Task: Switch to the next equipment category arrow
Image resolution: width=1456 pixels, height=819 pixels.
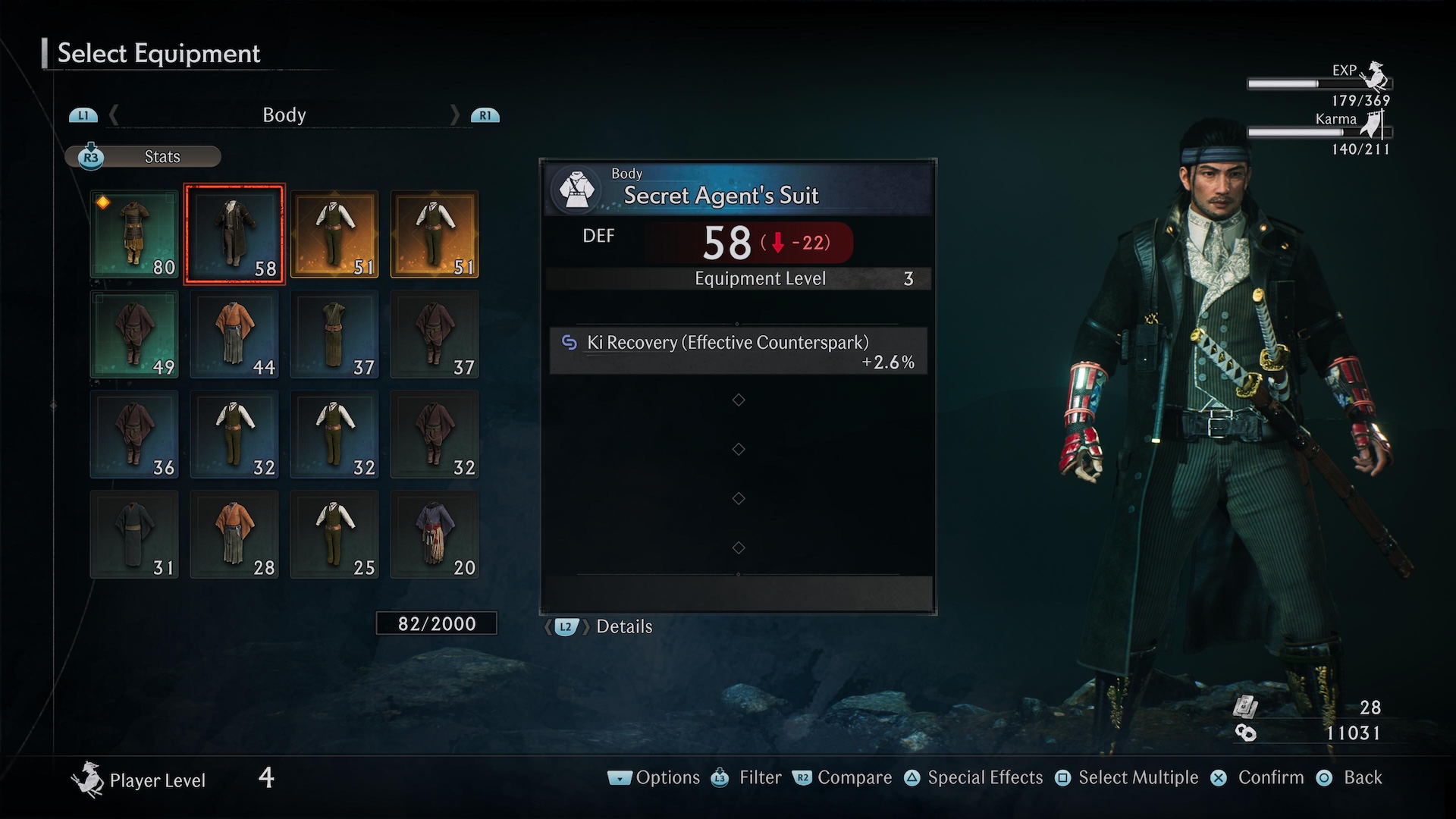Action: click(x=455, y=115)
